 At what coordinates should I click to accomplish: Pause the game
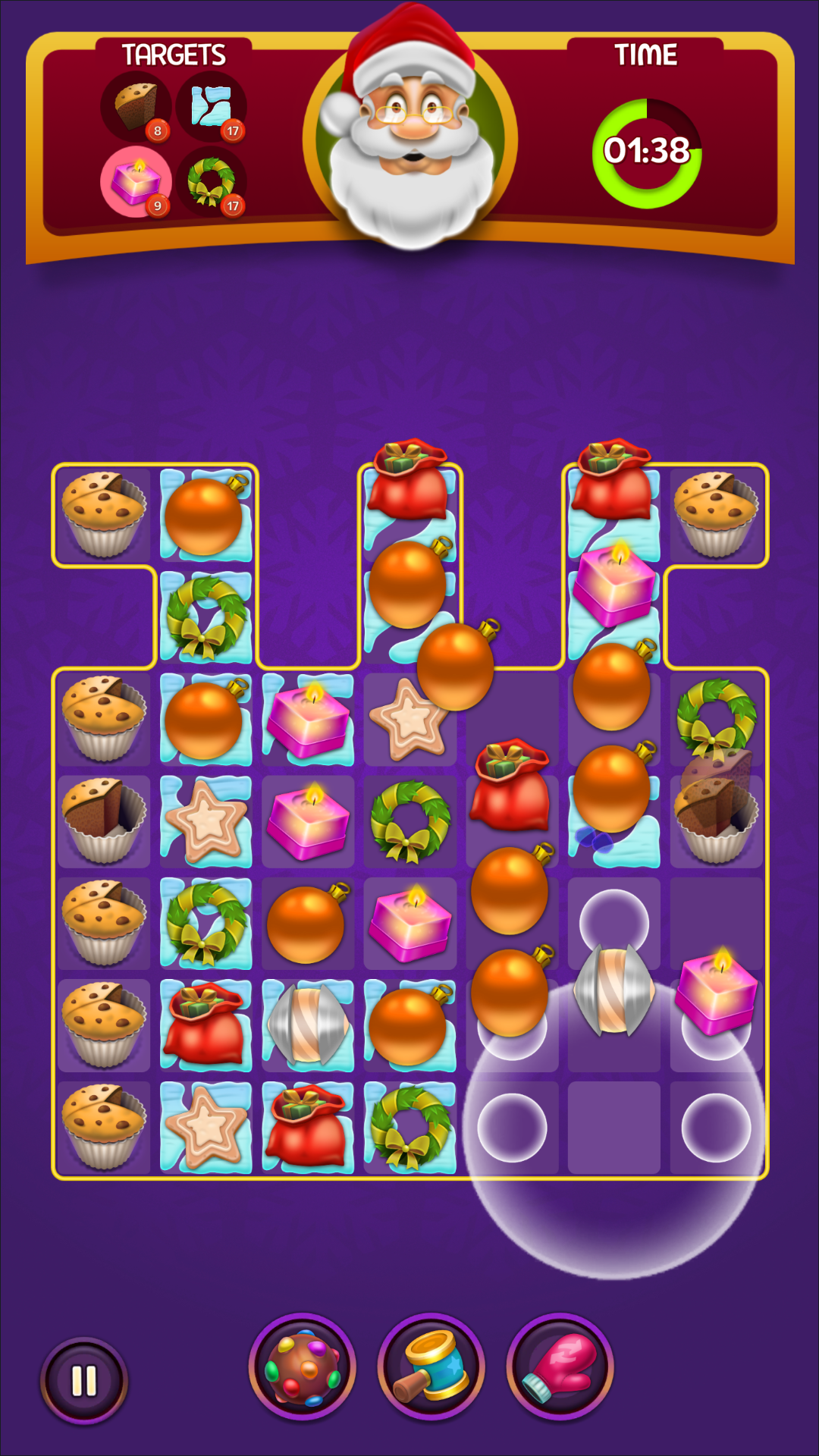point(83,1380)
